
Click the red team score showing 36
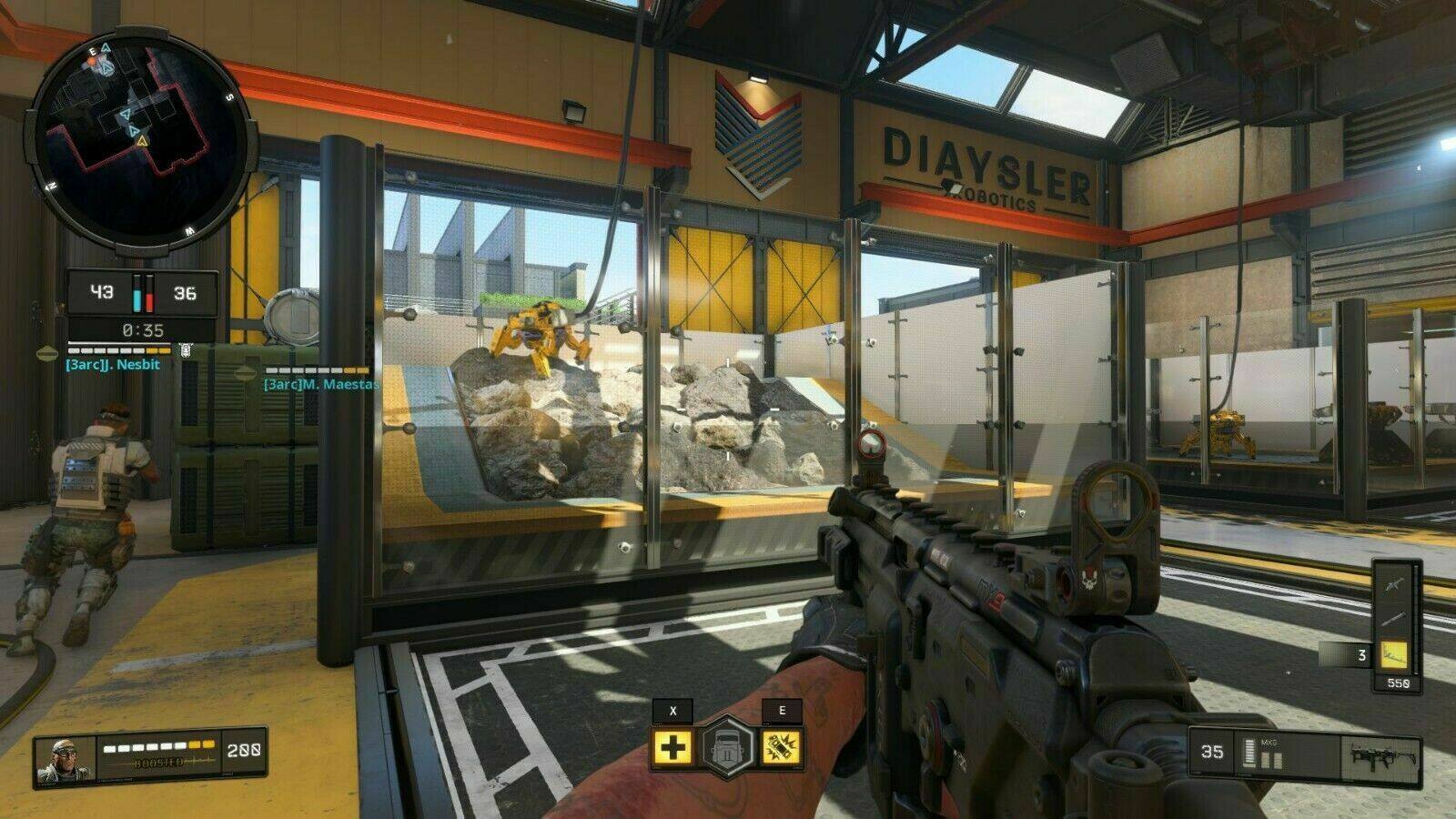[x=185, y=293]
